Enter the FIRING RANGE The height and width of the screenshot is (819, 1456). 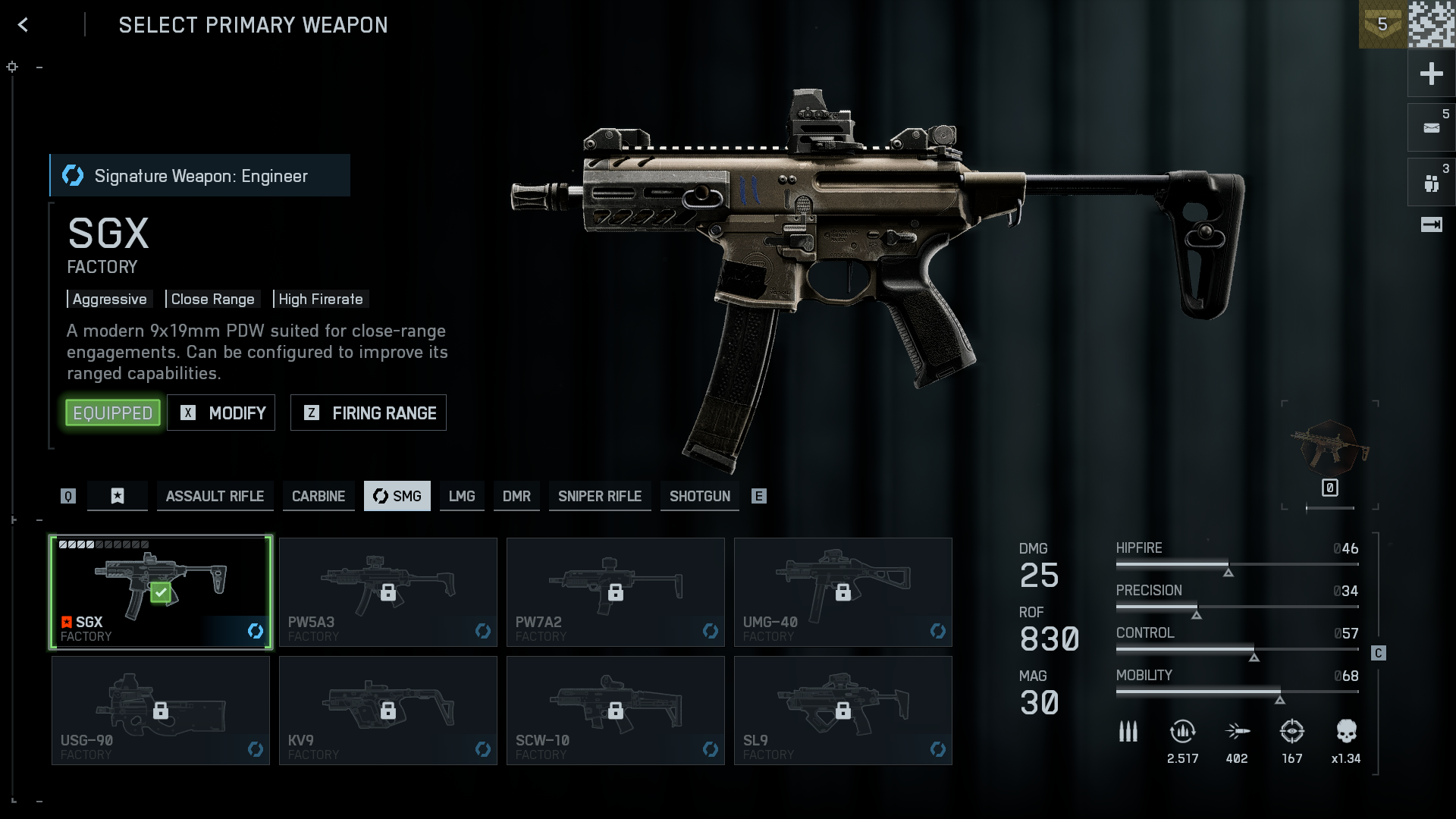[x=369, y=413]
